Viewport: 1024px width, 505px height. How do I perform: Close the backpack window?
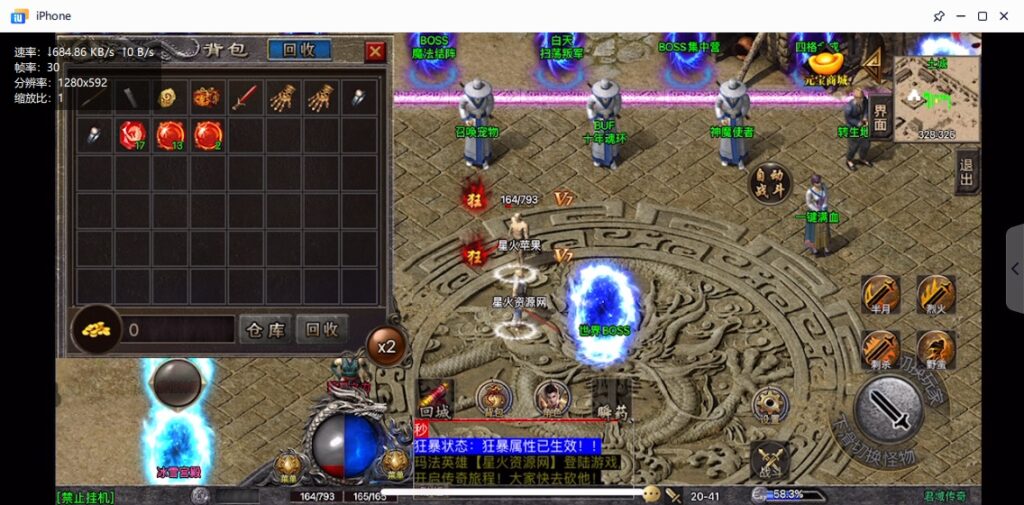[x=375, y=51]
